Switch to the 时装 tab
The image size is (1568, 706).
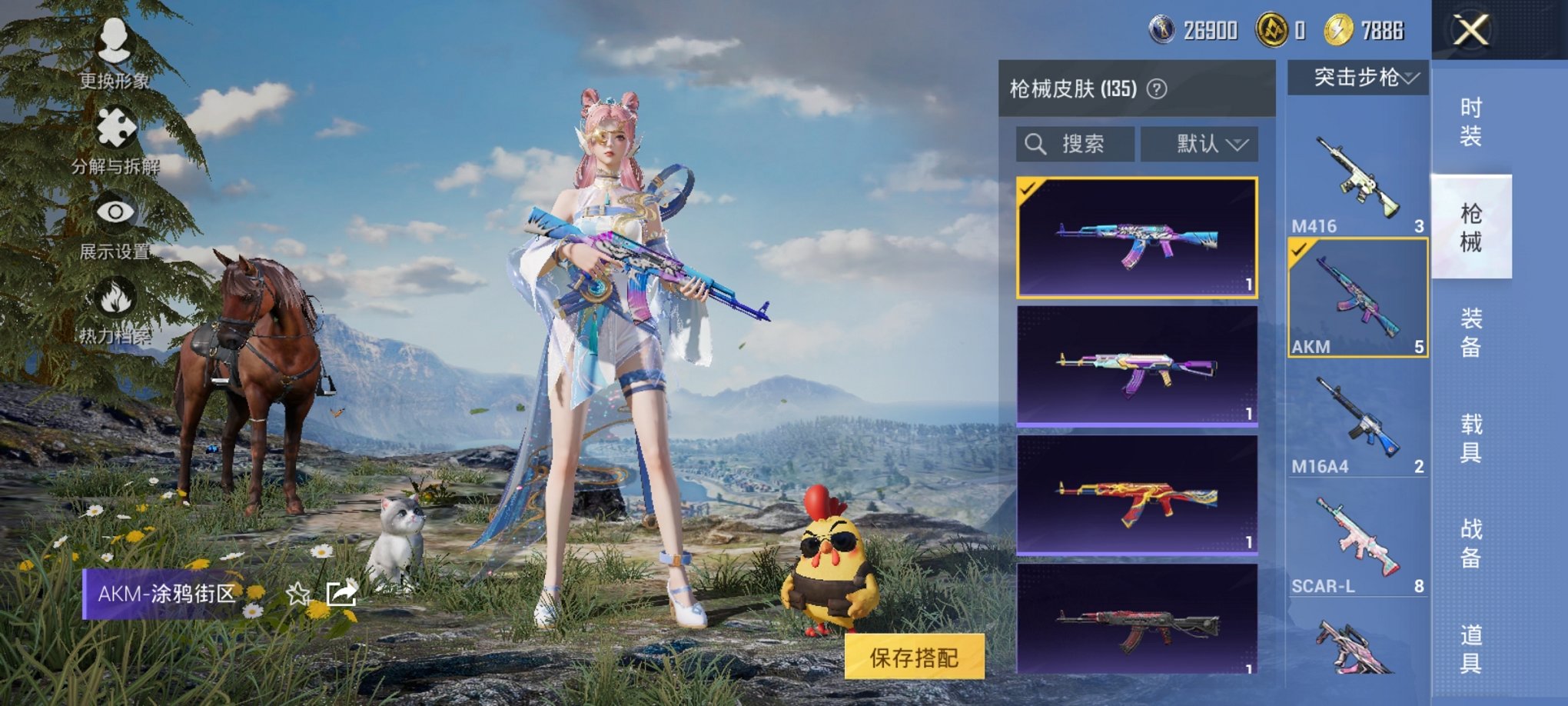click(x=1471, y=121)
